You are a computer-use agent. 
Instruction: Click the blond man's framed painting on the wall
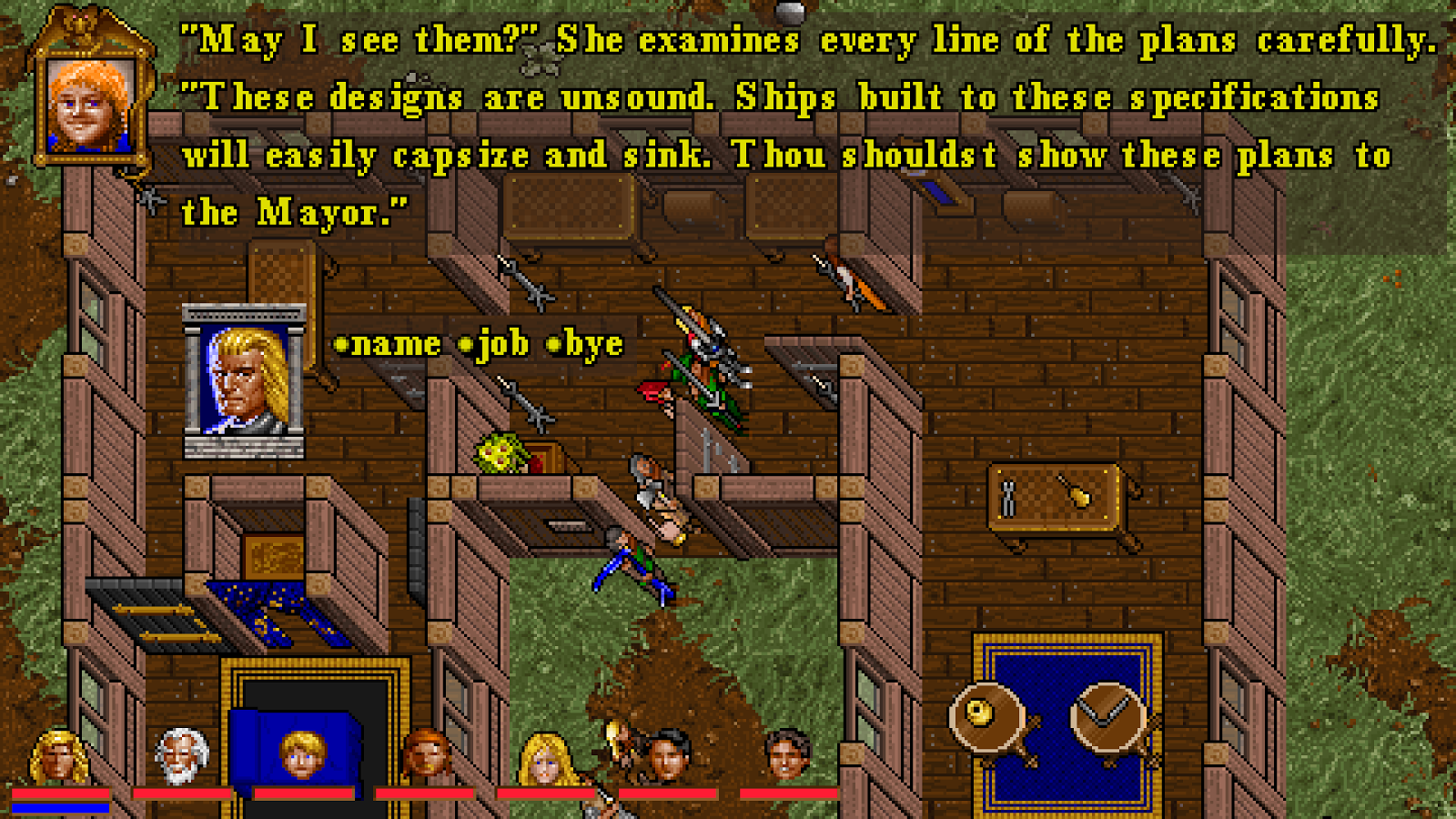(241, 382)
